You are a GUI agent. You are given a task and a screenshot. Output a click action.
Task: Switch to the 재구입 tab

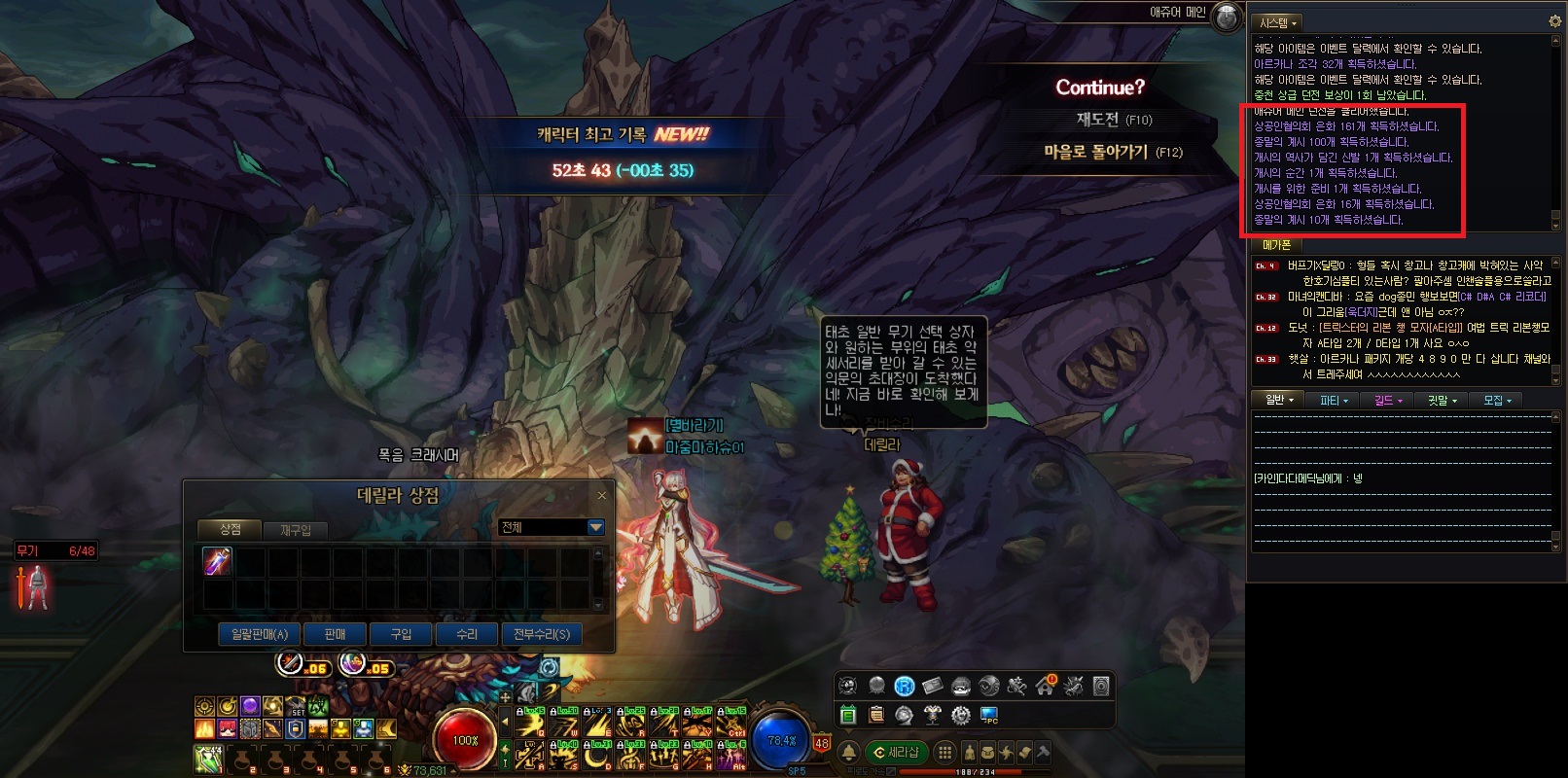click(296, 530)
